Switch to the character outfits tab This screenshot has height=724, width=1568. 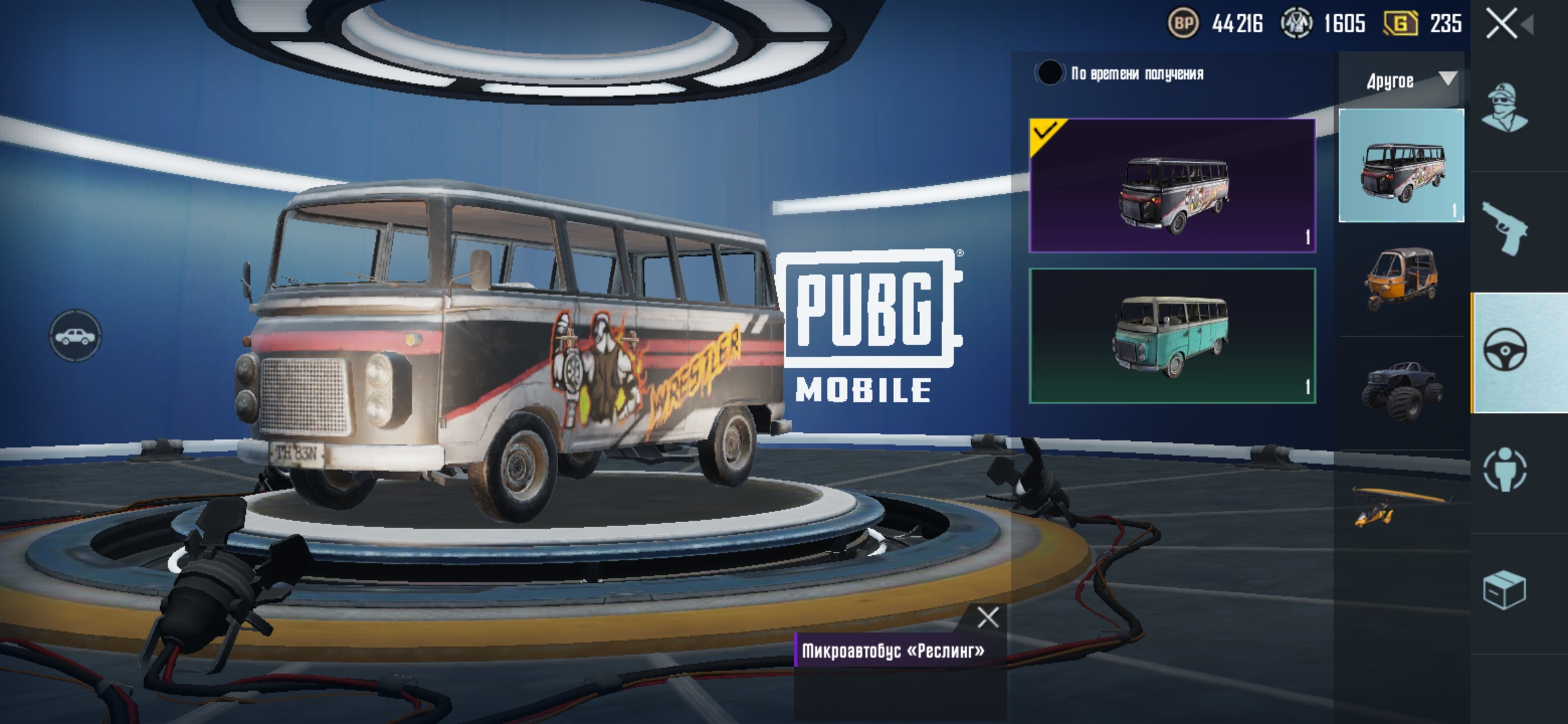1504,109
